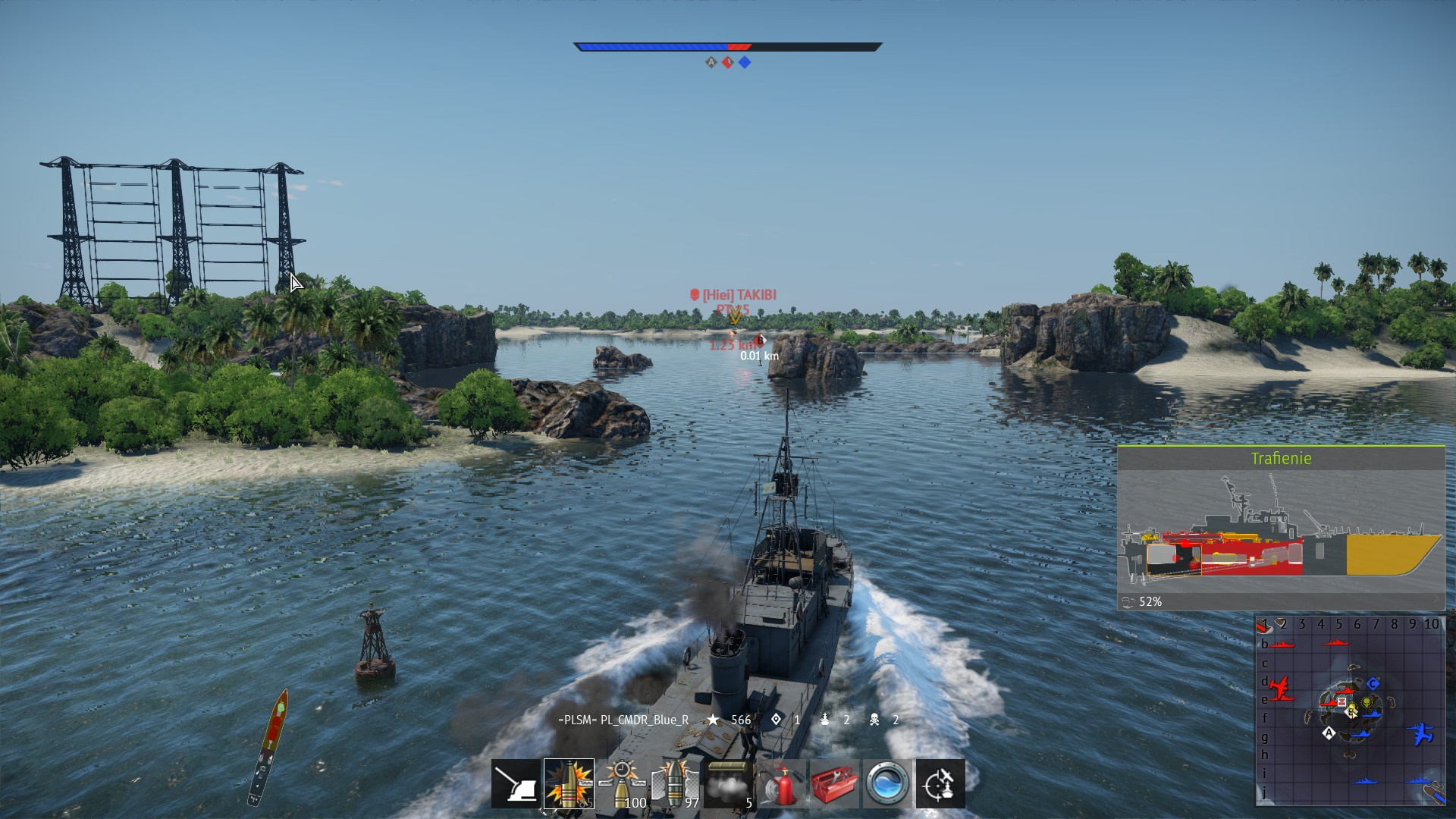The image size is (1456, 819).
Task: Activate the fire extinguisher
Action: point(781,783)
